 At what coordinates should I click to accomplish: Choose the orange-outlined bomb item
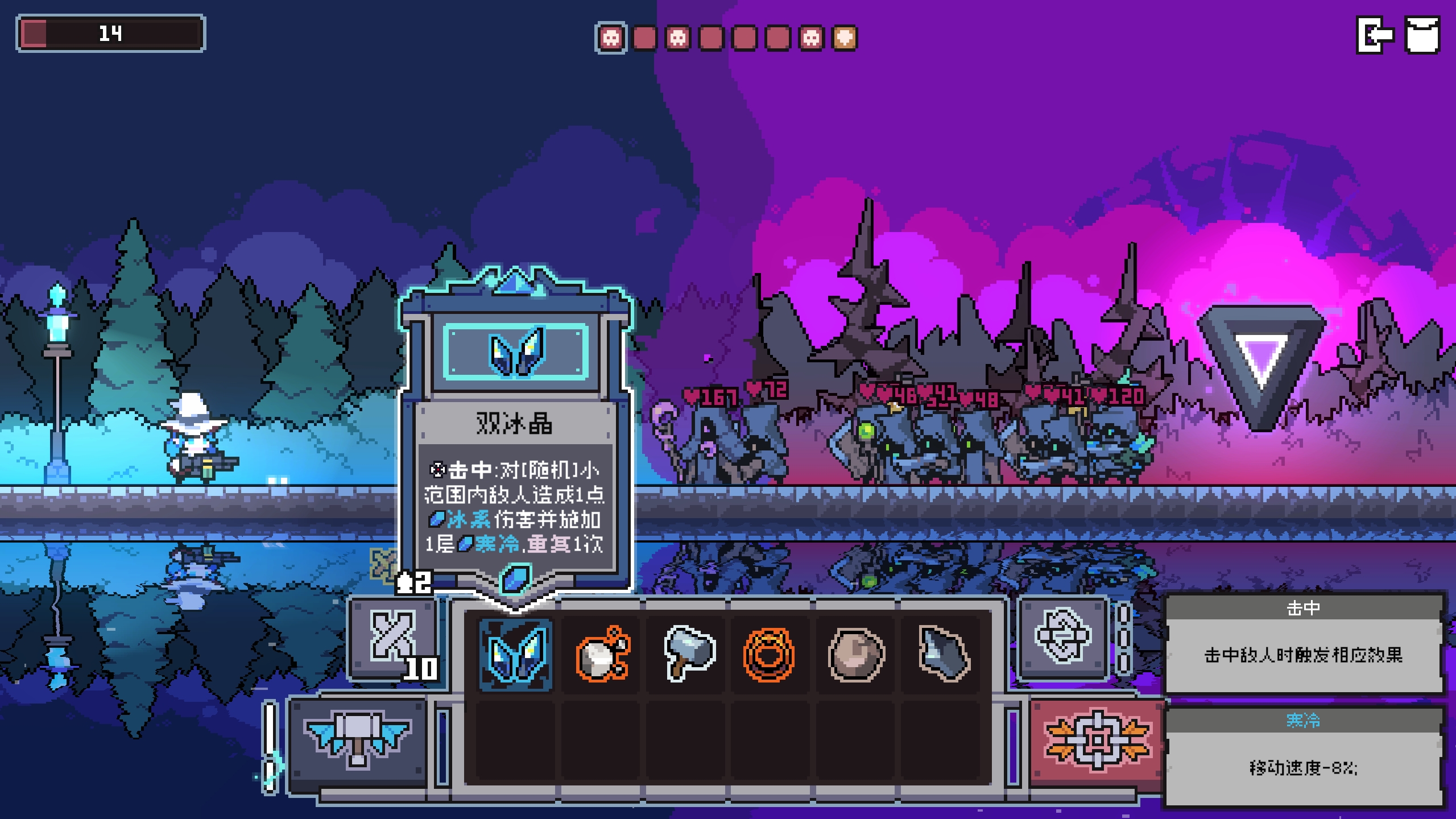click(602, 655)
